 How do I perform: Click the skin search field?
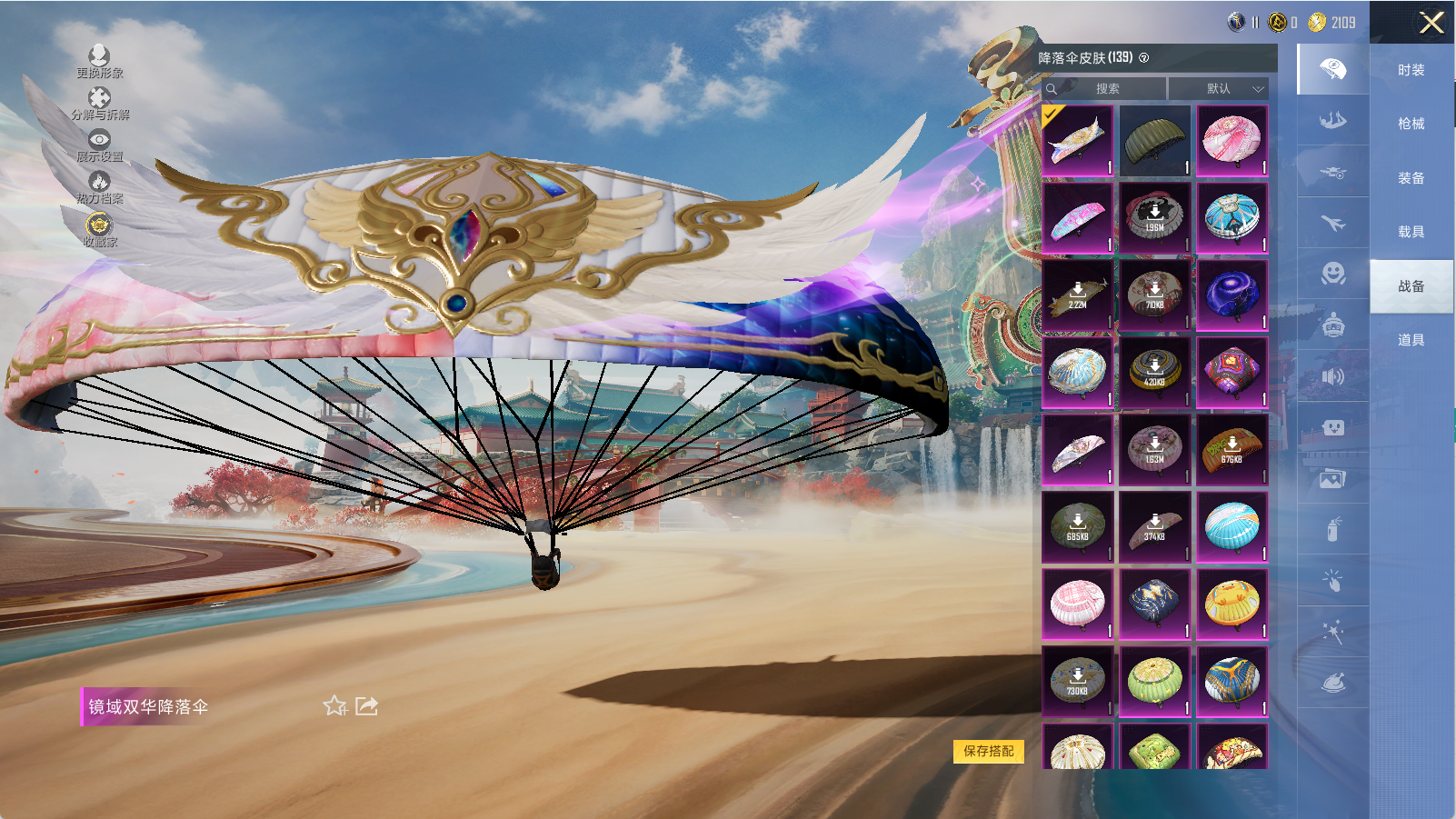pos(1107,88)
